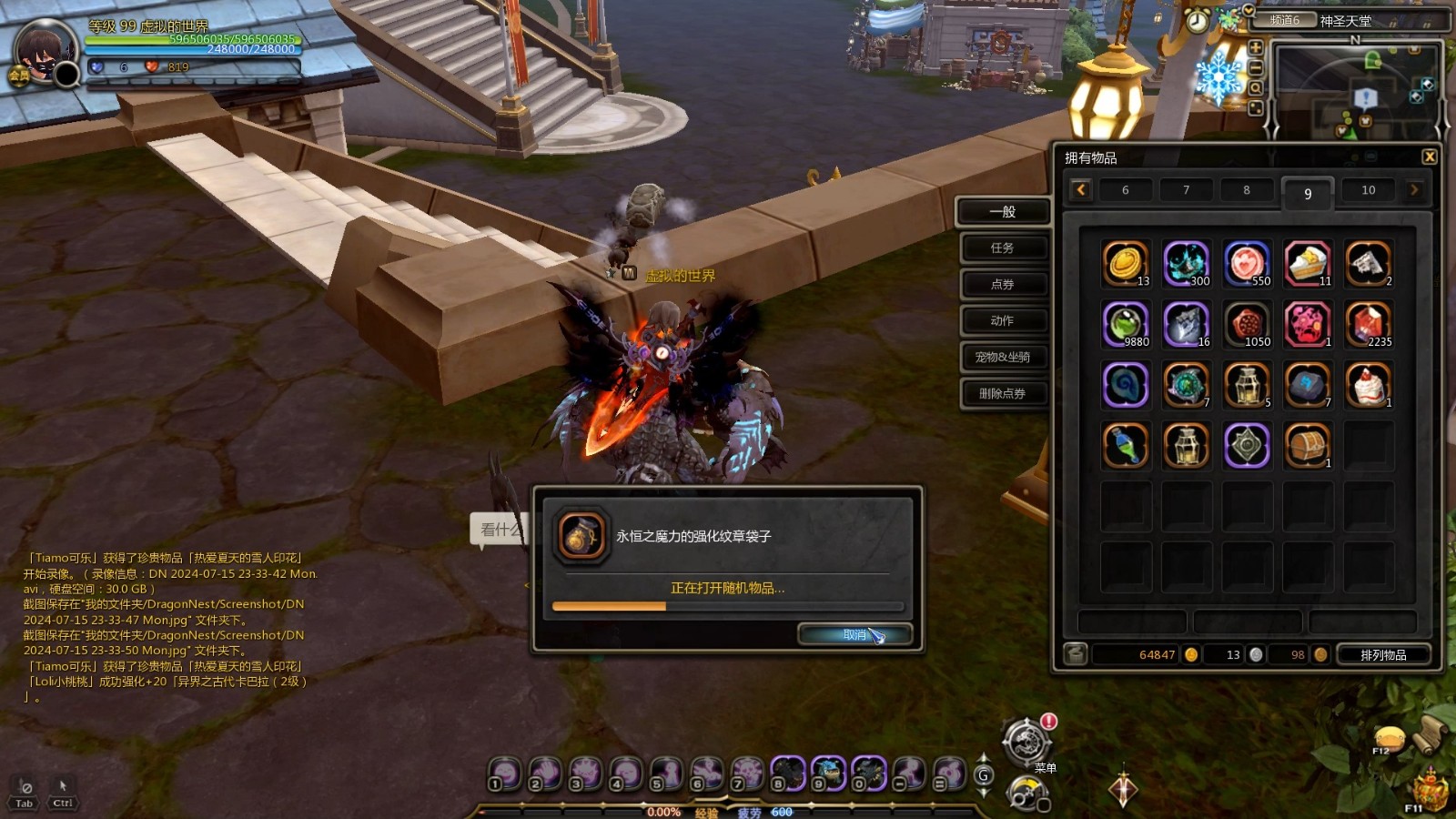Select the gold coin stack of 13
Screen dimensions: 1456x819
coord(1126,263)
